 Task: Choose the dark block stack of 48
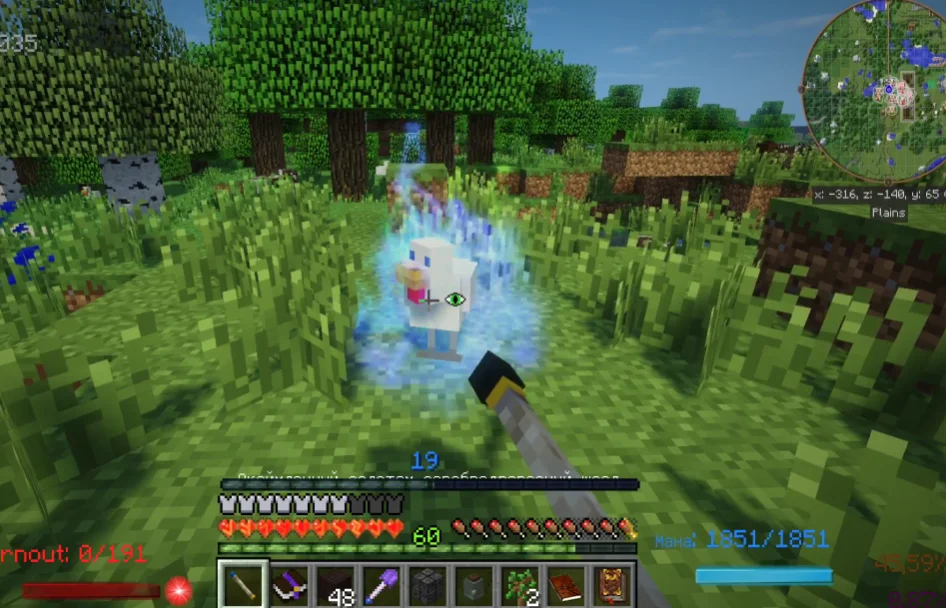pyautogui.click(x=337, y=585)
